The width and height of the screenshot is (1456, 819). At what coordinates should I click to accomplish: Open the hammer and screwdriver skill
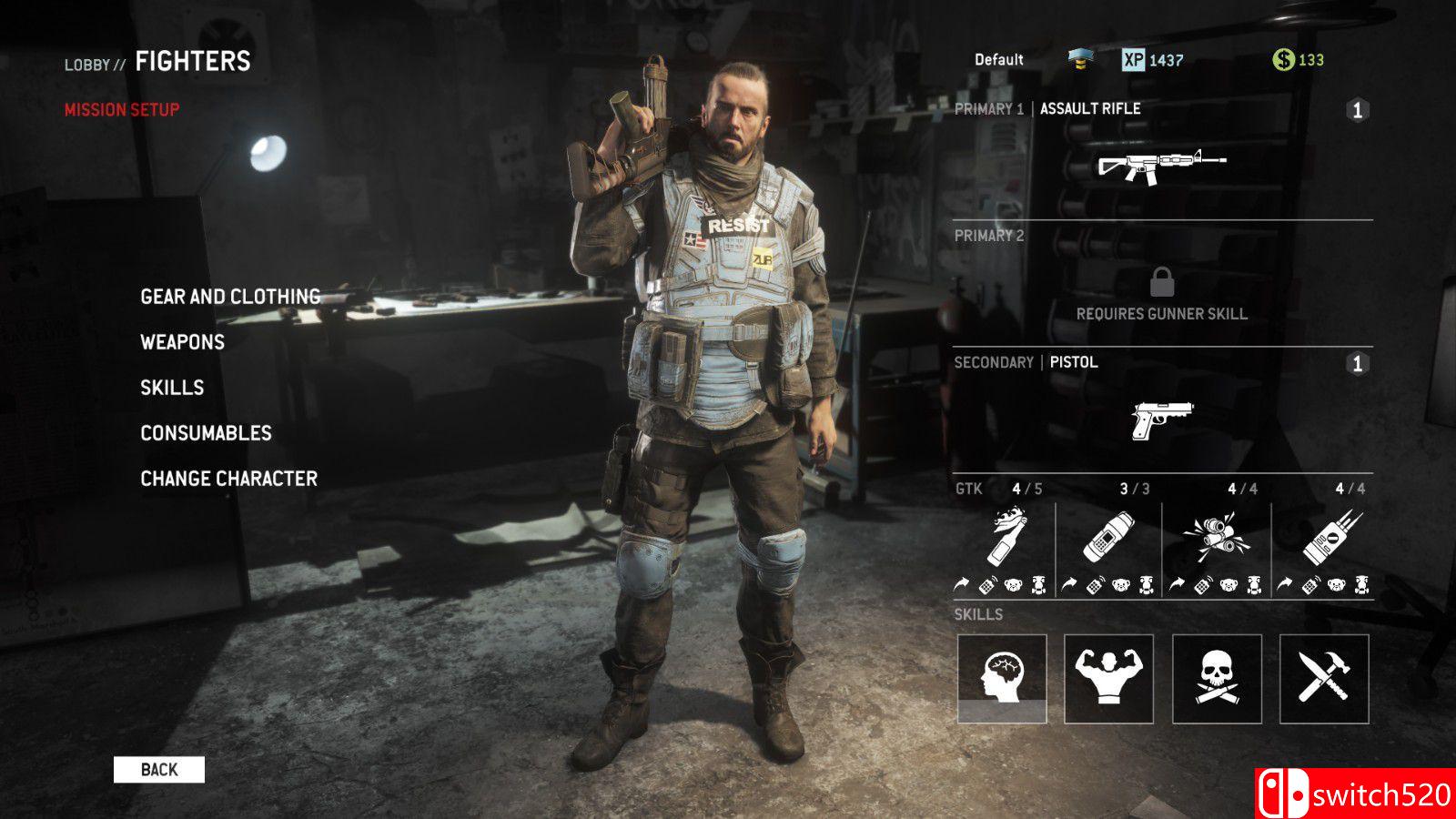click(x=1324, y=679)
